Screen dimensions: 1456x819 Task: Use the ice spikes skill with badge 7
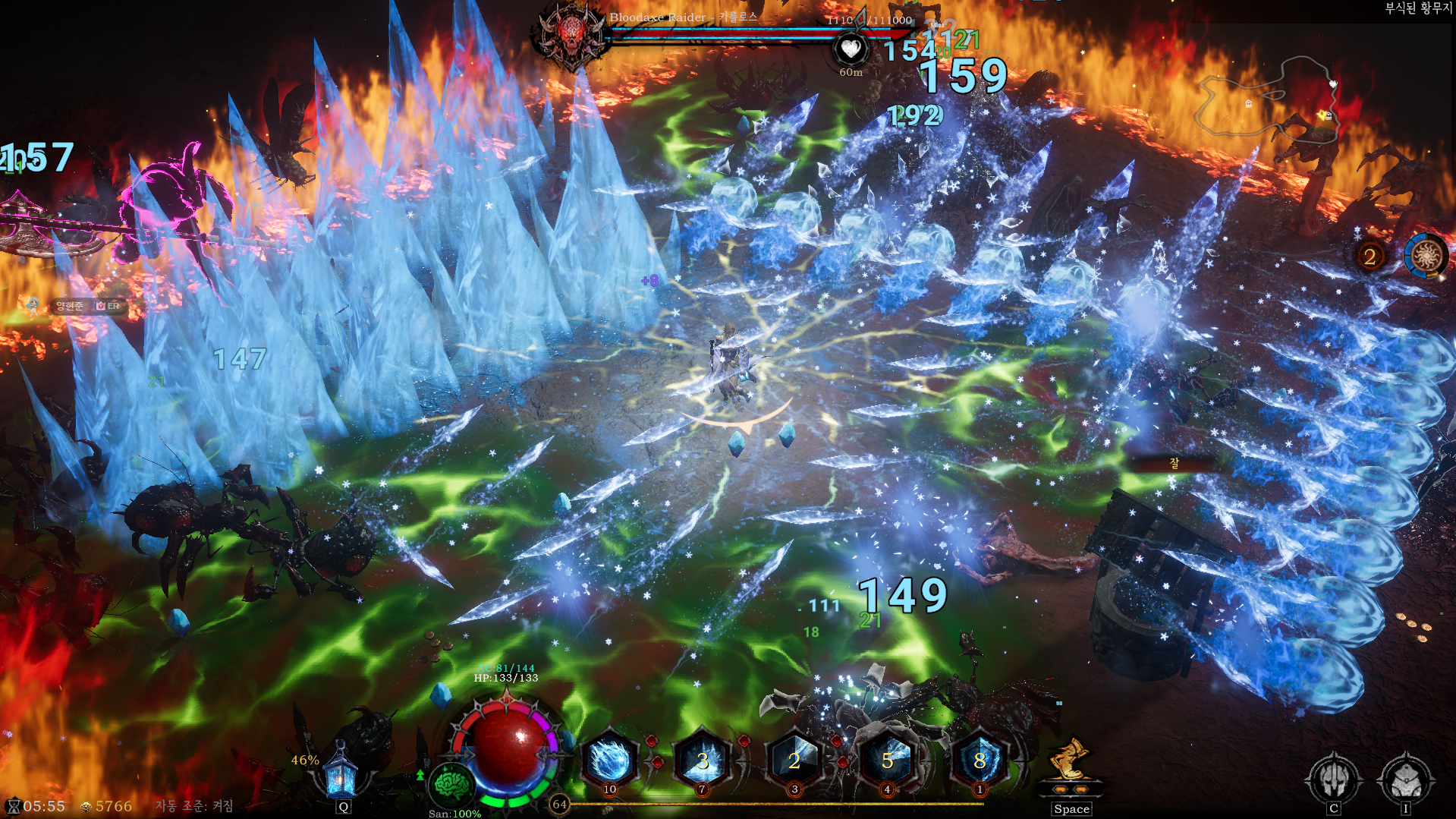click(x=703, y=761)
